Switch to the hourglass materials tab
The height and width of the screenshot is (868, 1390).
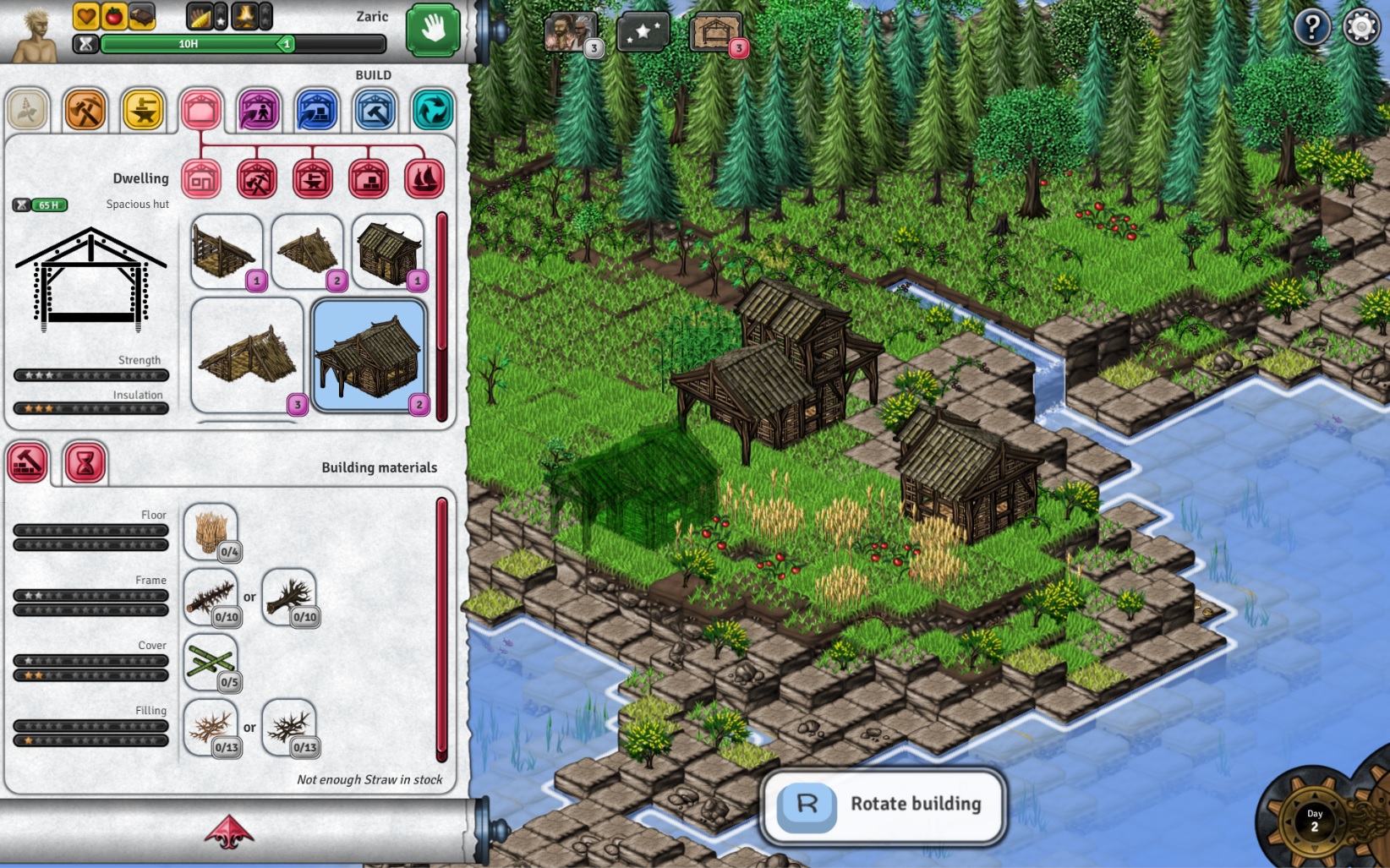[85, 462]
